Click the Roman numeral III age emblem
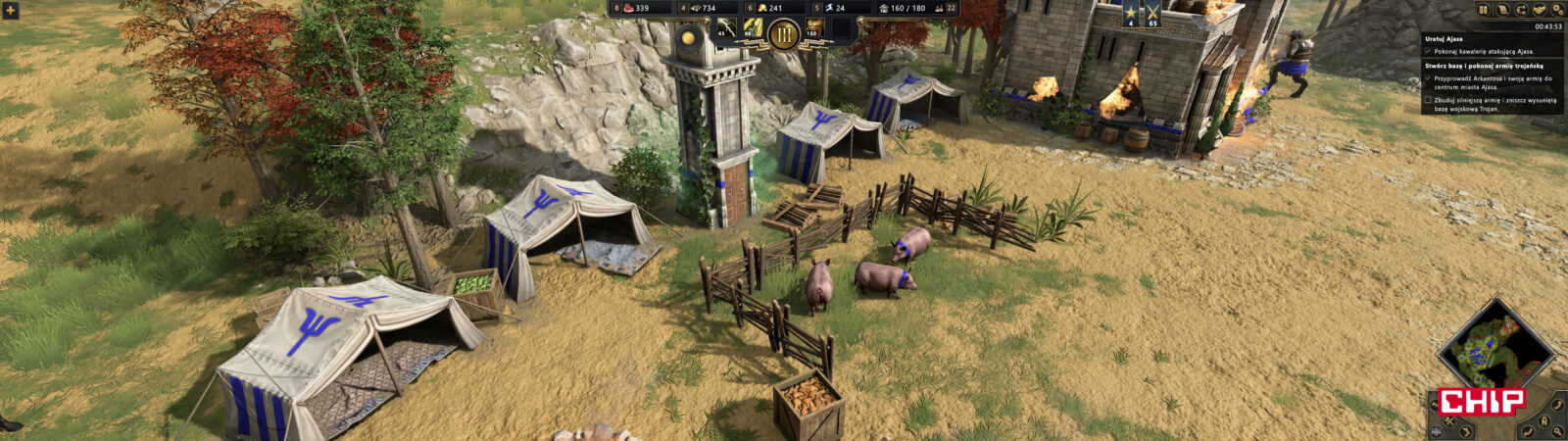This screenshot has width=1568, height=441. click(783, 34)
